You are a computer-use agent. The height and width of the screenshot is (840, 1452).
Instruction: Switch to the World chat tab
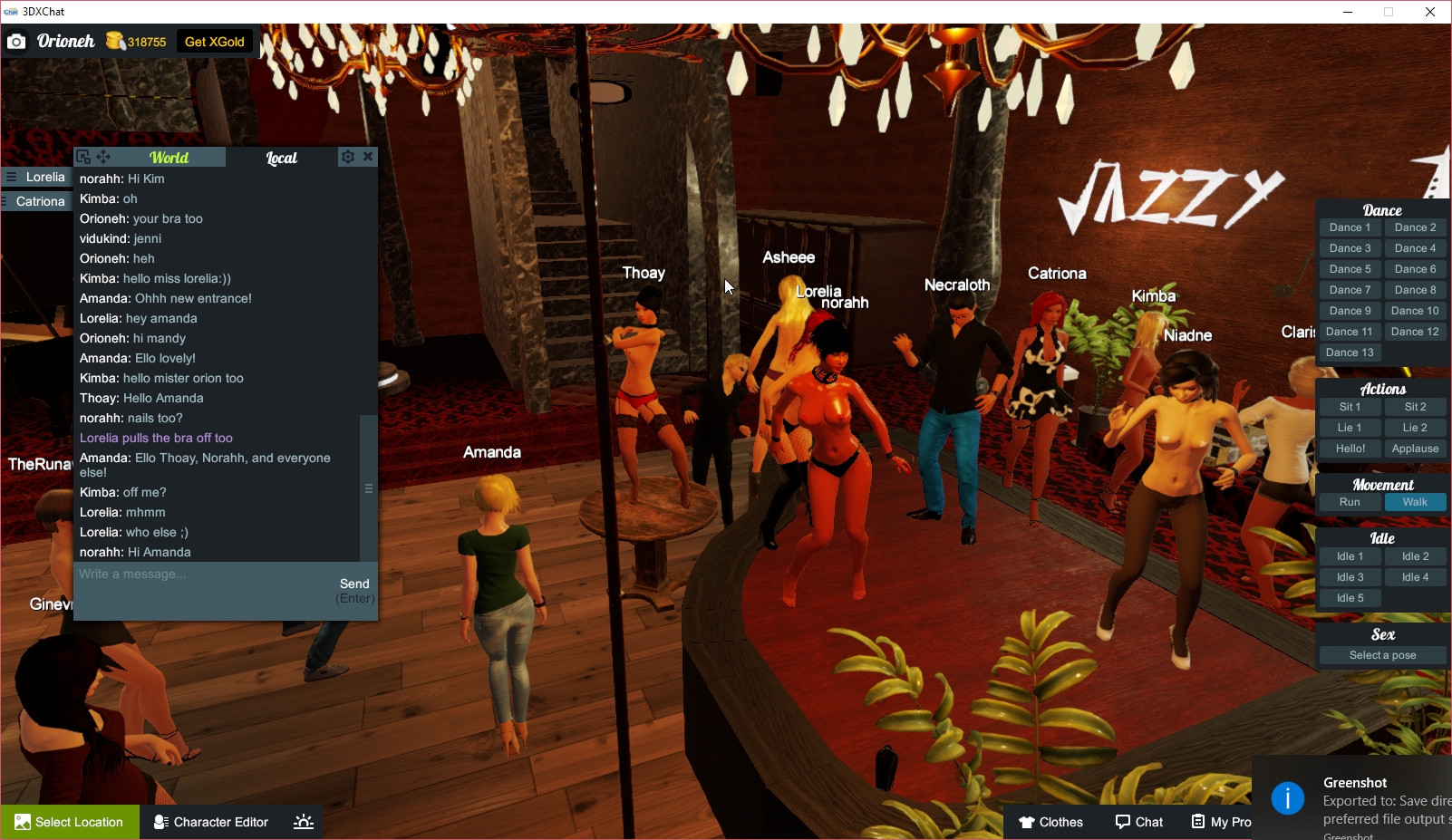[x=169, y=156]
